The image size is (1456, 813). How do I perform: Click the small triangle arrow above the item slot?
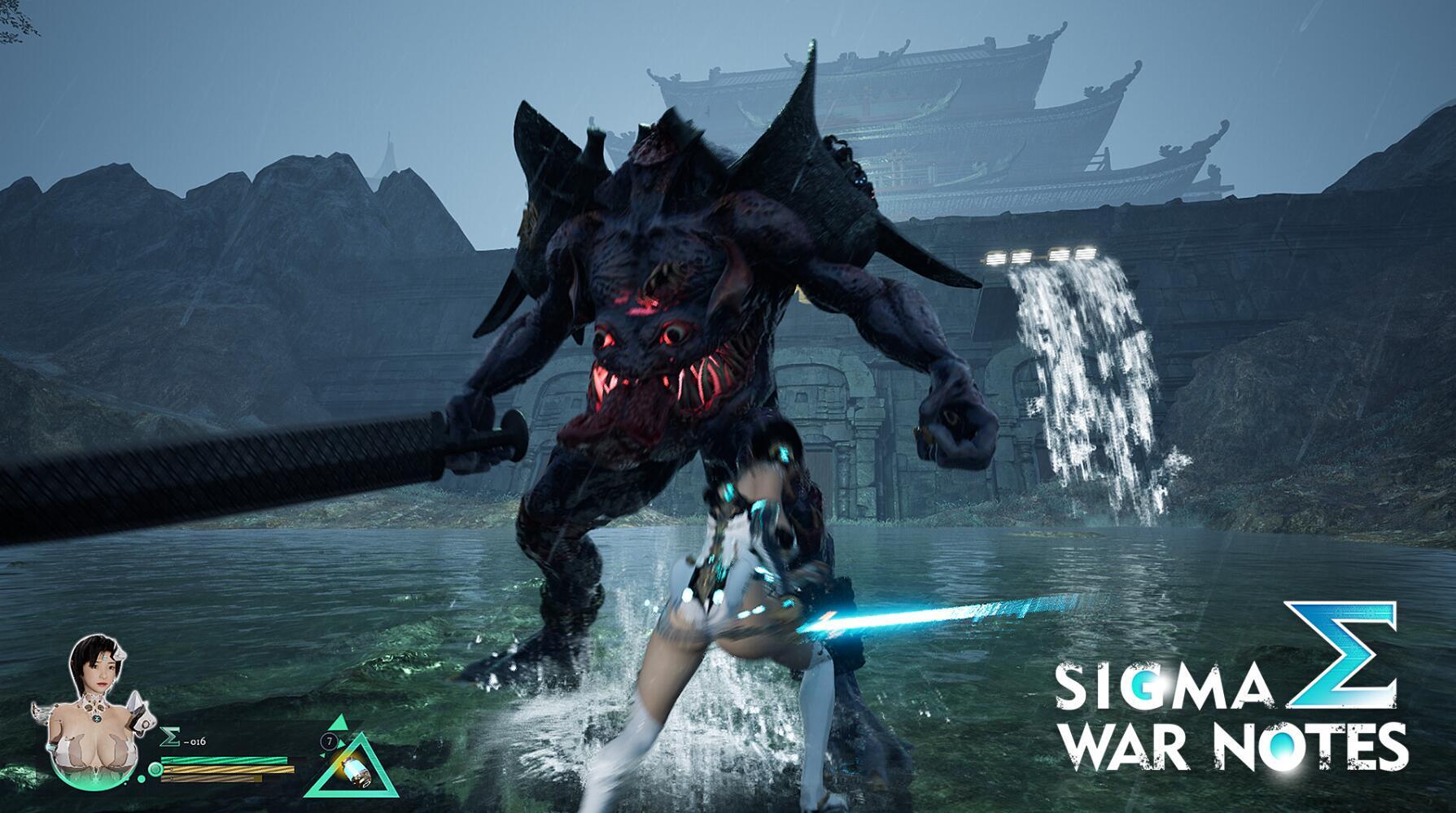point(338,723)
